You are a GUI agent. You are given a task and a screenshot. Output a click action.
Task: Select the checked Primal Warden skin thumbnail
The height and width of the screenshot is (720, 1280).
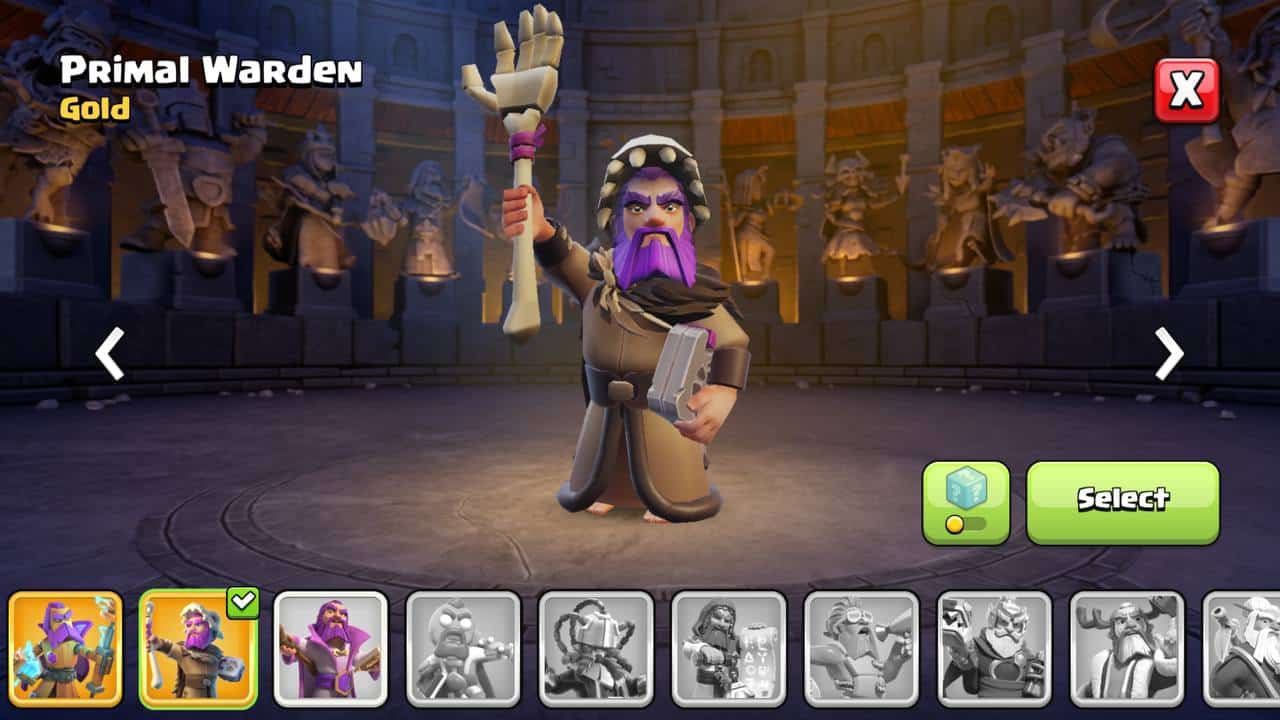pos(198,648)
